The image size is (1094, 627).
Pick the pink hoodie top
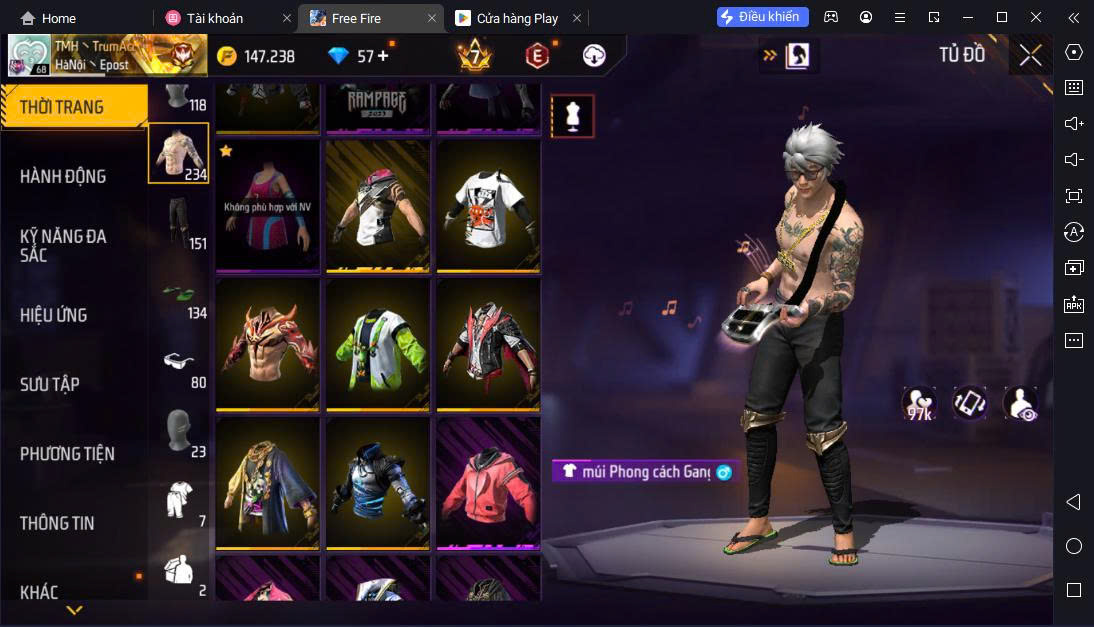pyautogui.click(x=488, y=482)
